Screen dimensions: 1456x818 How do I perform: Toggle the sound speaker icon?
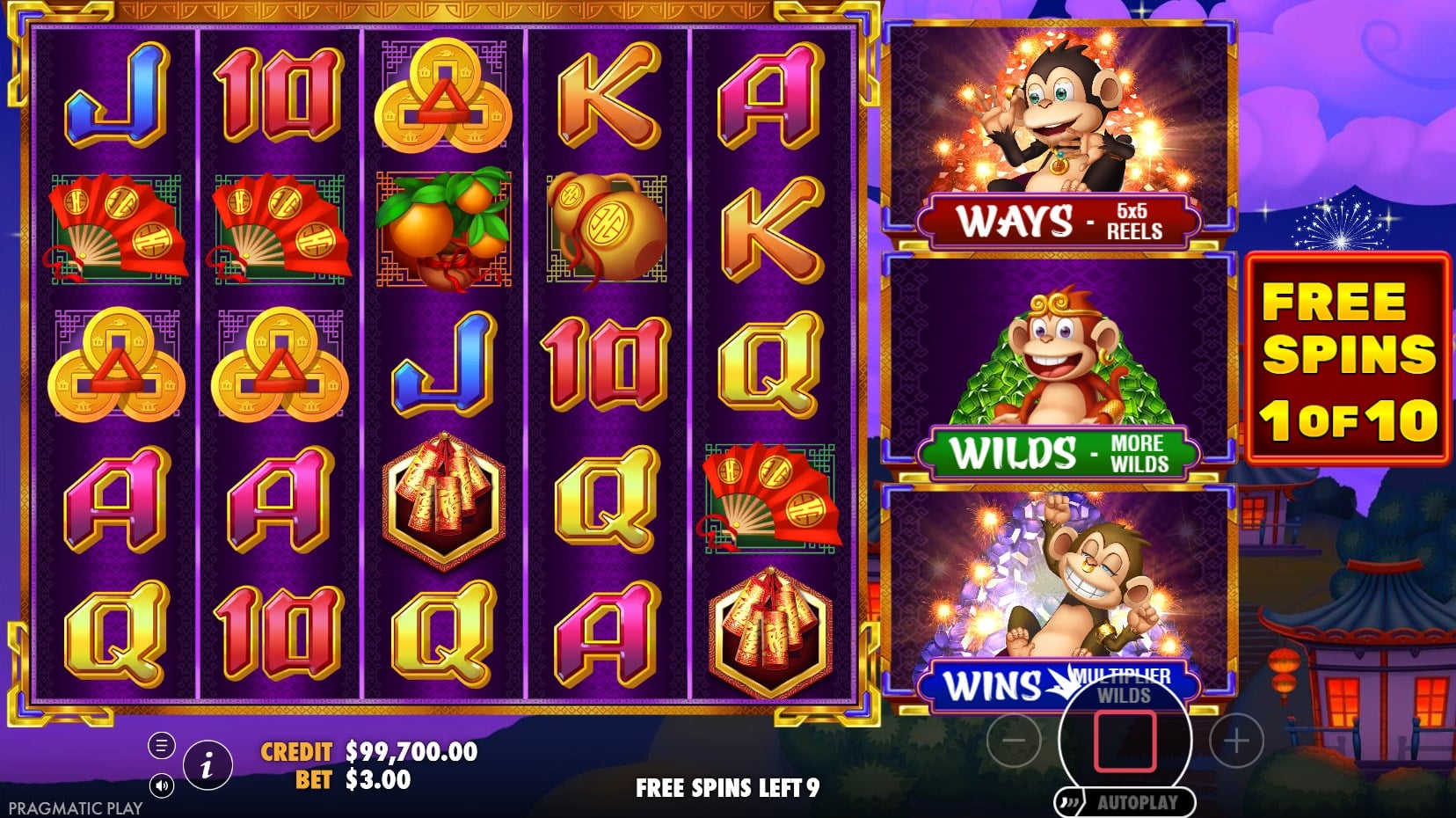[161, 785]
